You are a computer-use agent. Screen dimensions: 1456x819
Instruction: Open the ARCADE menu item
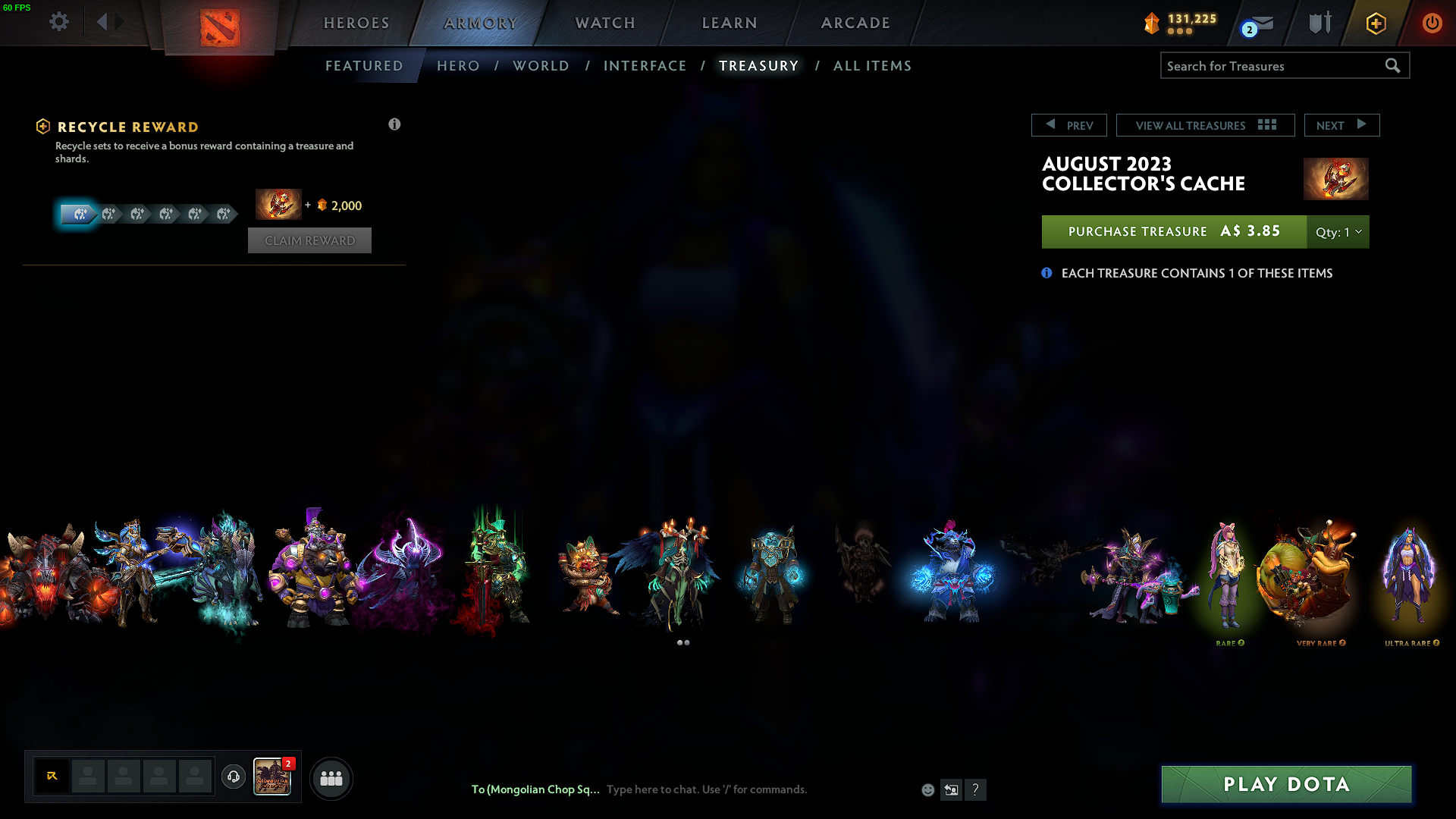(x=855, y=23)
